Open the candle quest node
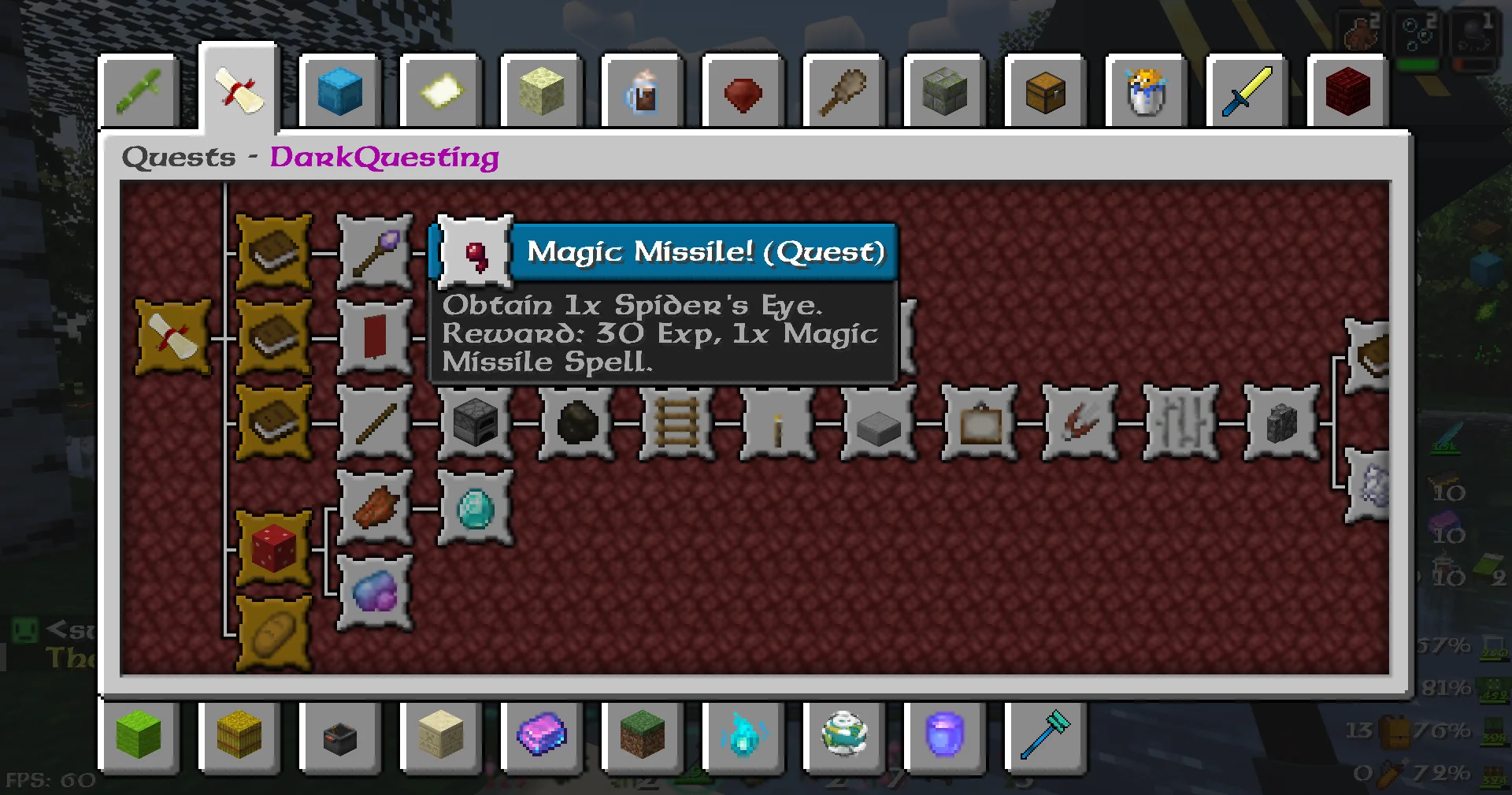Viewport: 1512px width, 795px height. point(776,424)
